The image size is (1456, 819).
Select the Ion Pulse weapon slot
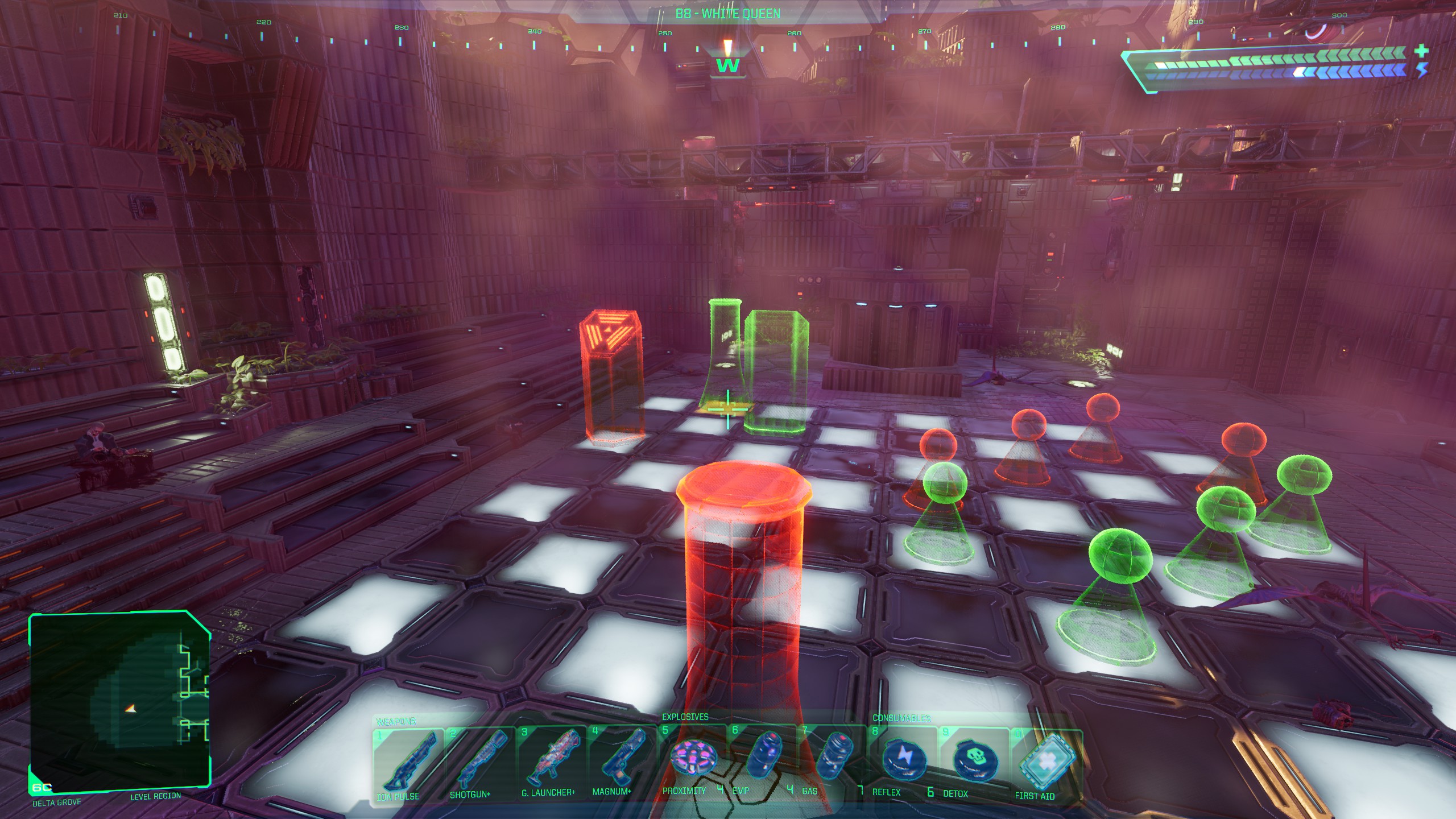pos(407,761)
